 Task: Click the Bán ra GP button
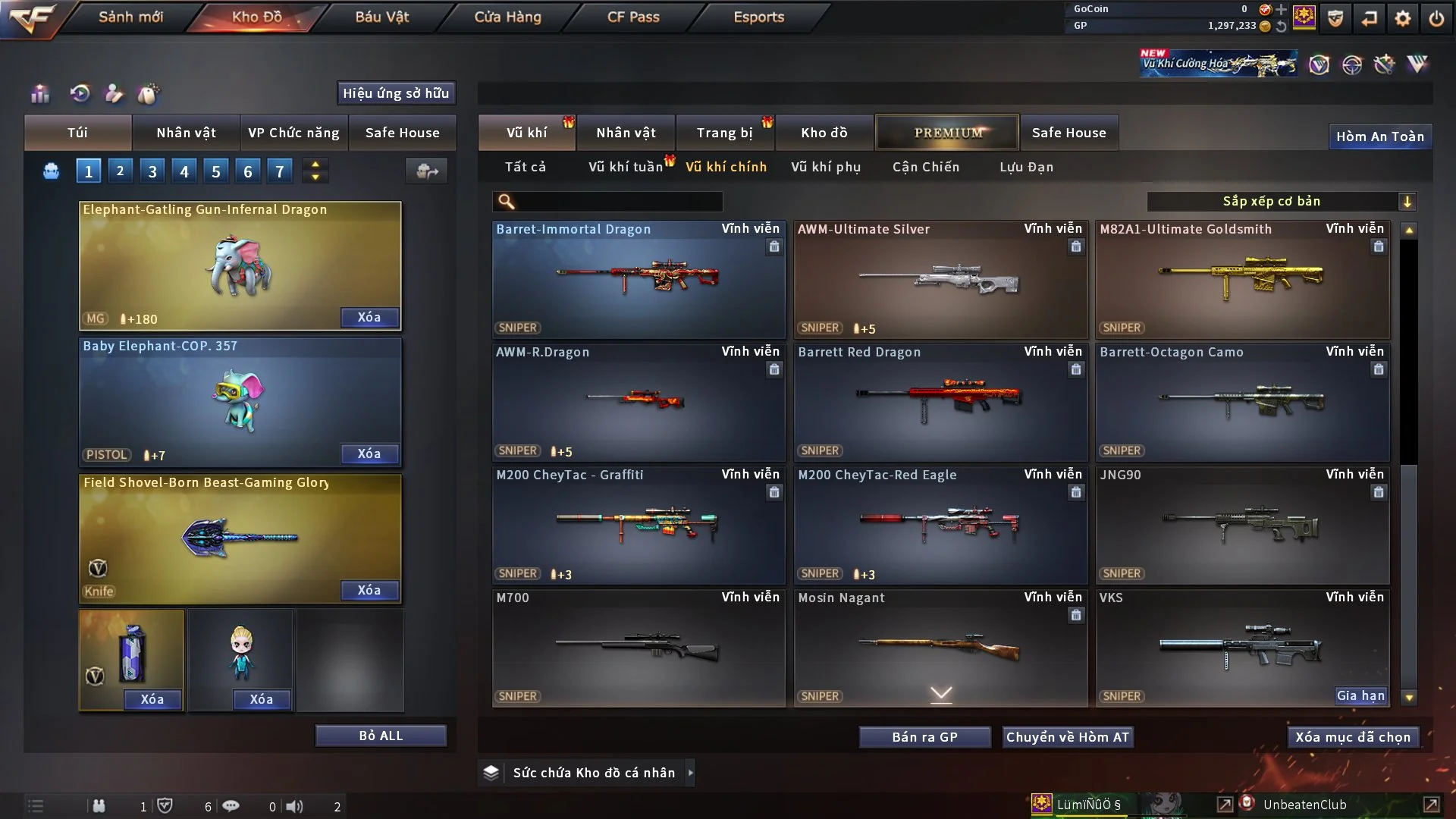(924, 737)
